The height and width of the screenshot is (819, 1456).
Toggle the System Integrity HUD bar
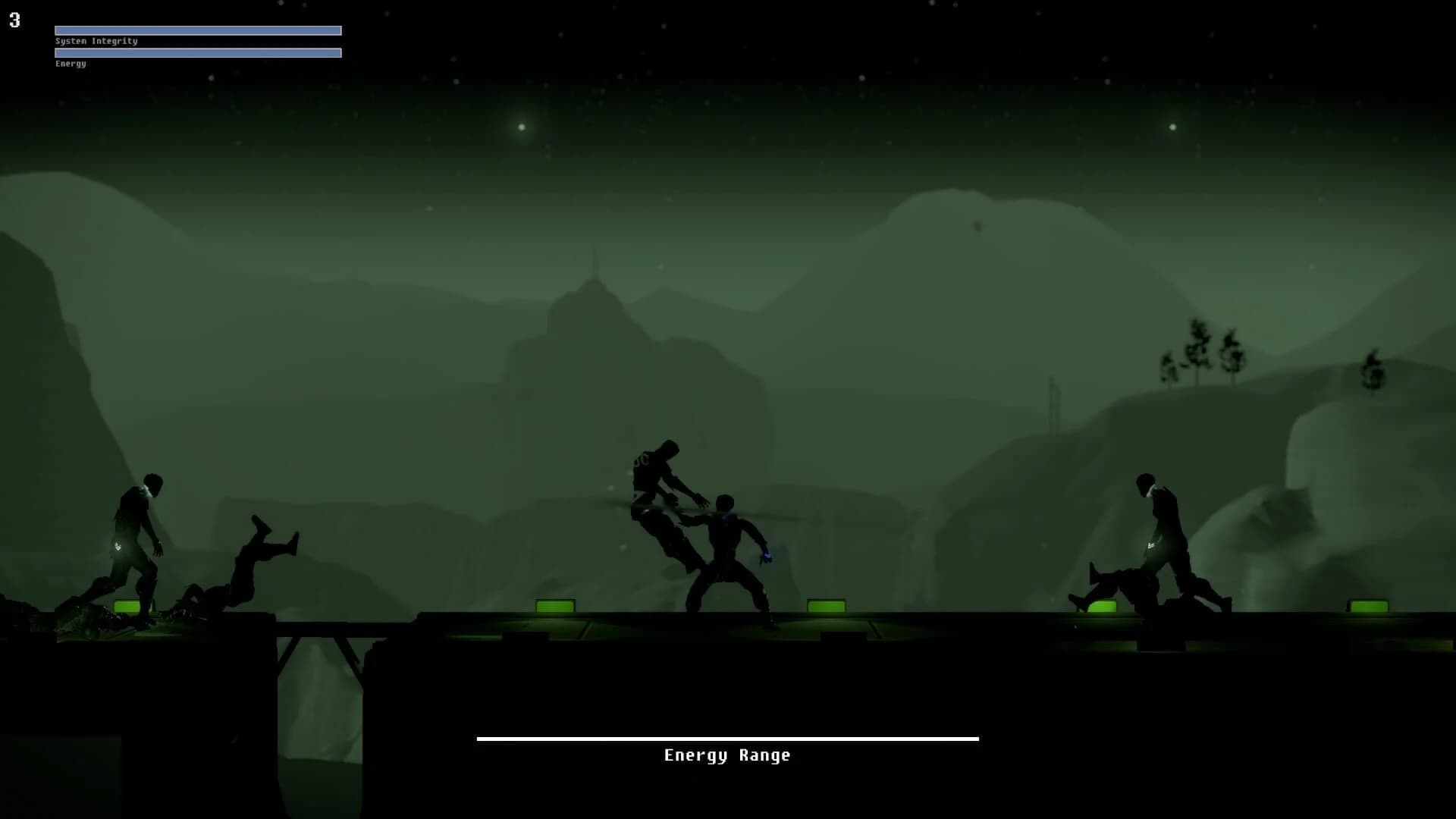(x=197, y=30)
